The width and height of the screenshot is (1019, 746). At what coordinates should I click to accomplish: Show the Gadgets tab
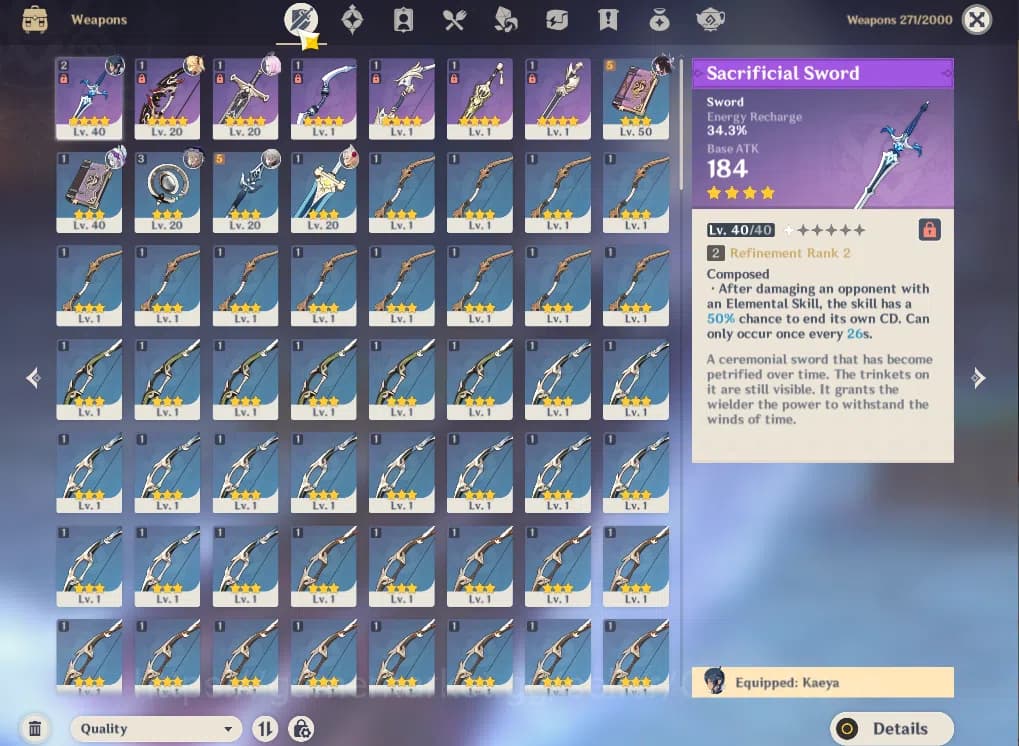coord(557,19)
